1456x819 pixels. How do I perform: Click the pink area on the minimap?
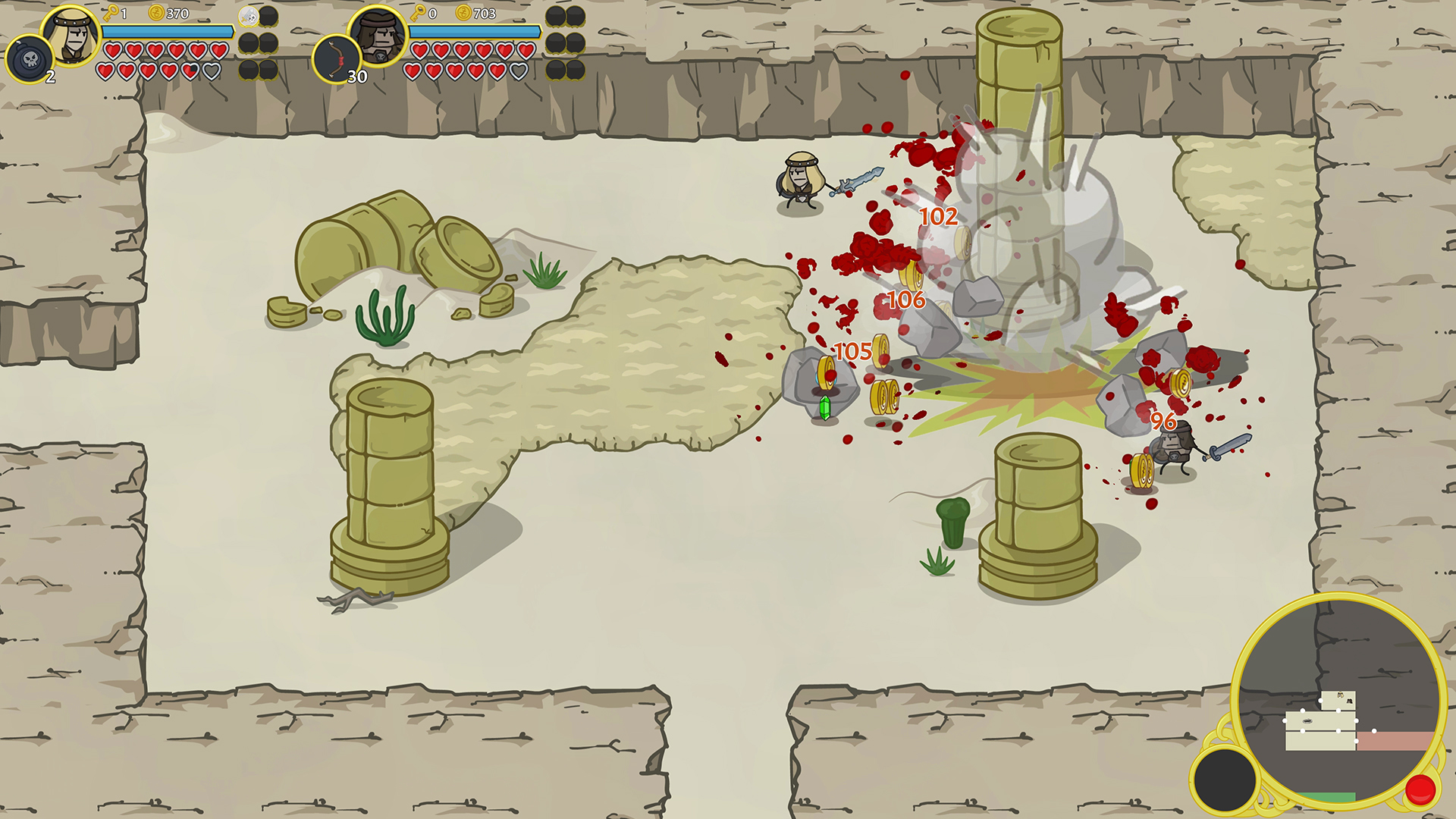click(x=1392, y=741)
